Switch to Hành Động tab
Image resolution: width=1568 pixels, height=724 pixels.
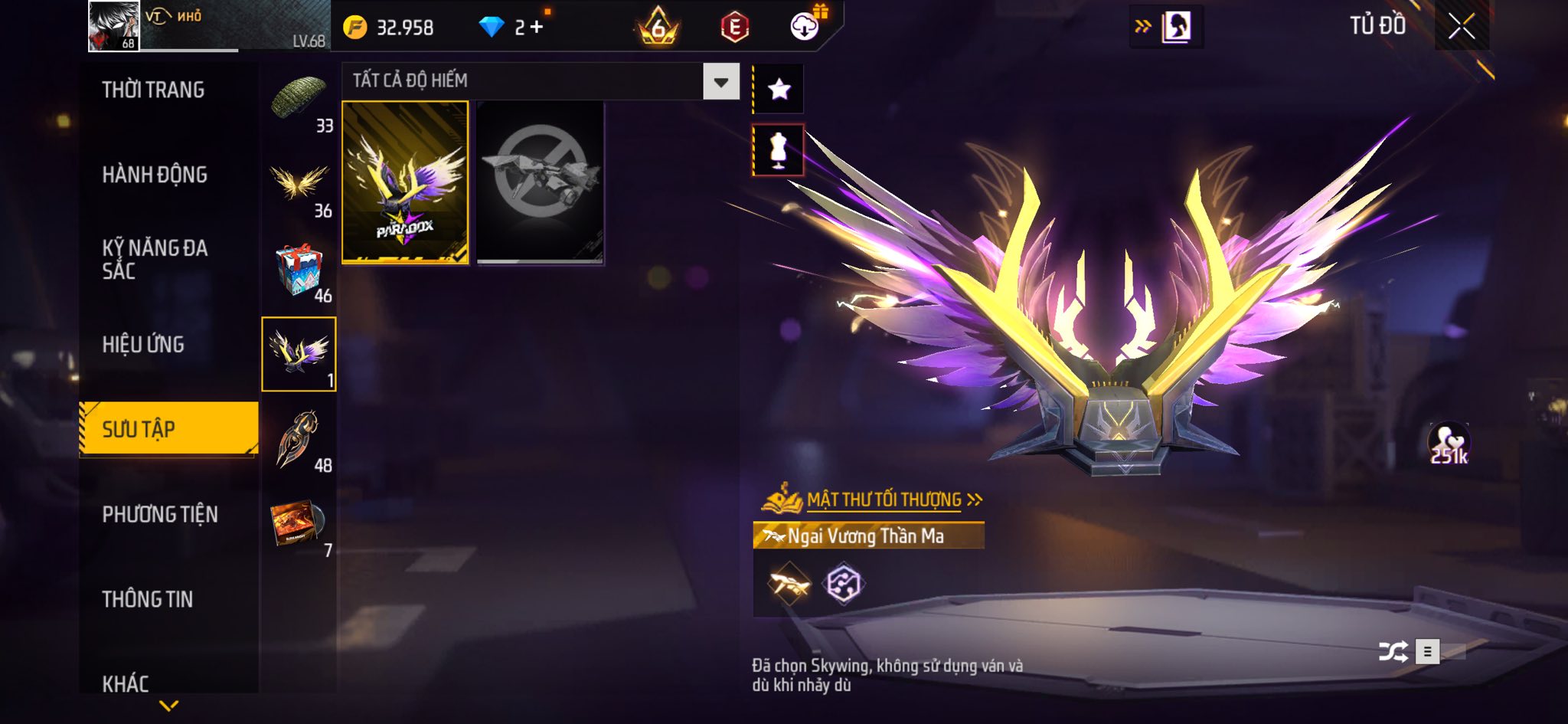(155, 175)
